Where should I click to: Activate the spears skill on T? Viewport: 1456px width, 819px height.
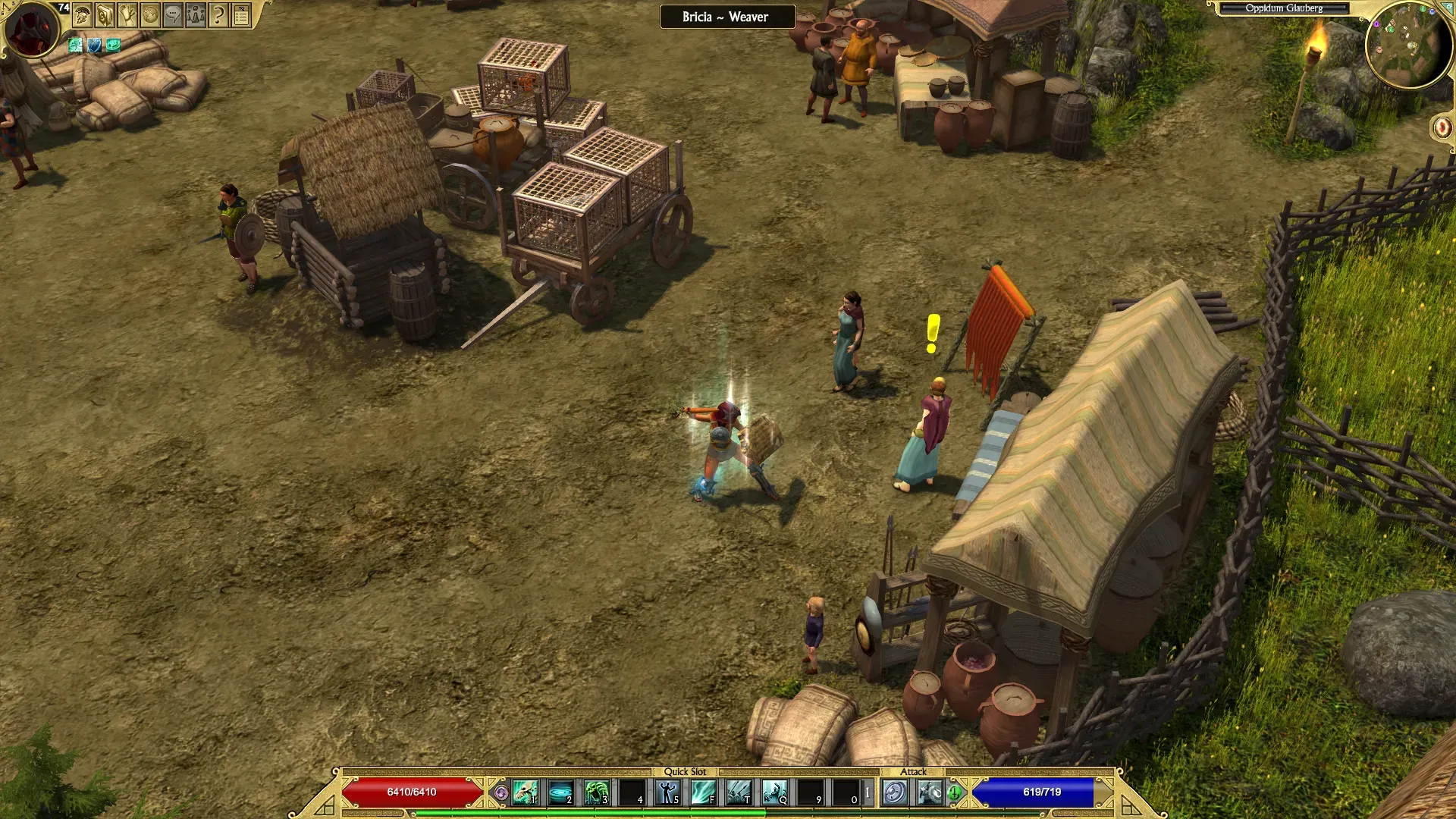pyautogui.click(x=739, y=792)
